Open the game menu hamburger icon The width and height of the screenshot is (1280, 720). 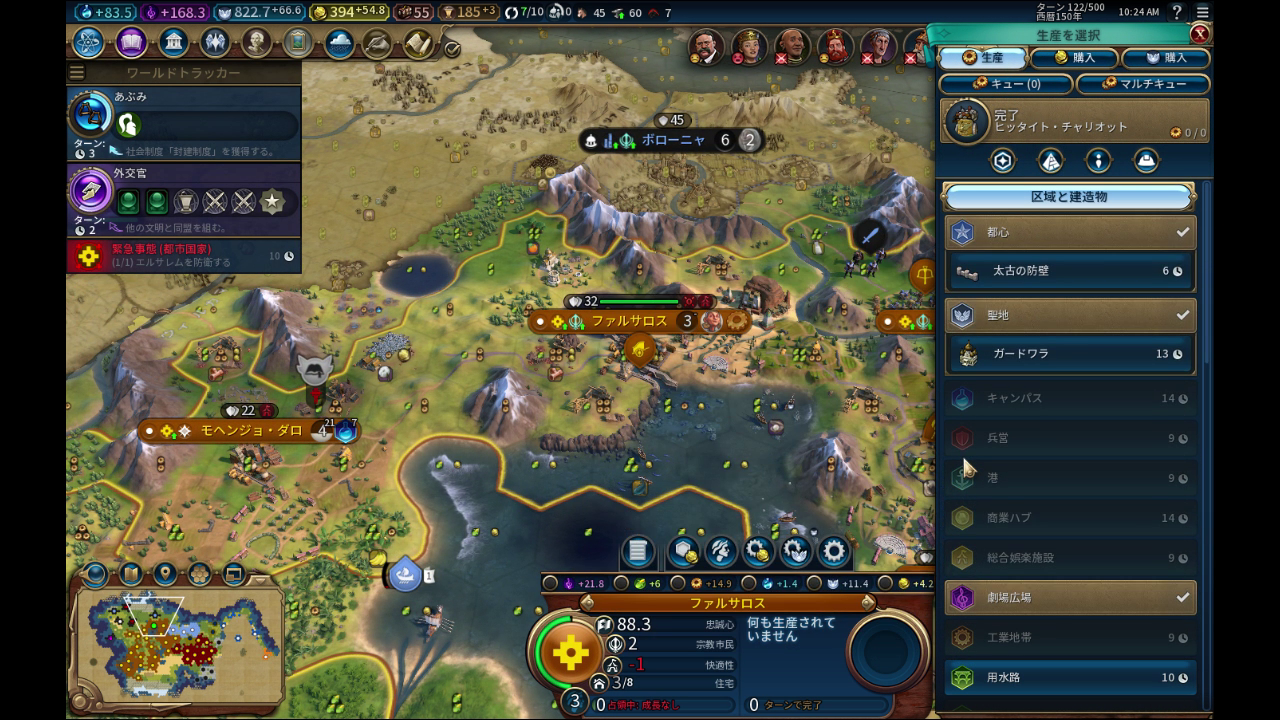coord(1203,12)
